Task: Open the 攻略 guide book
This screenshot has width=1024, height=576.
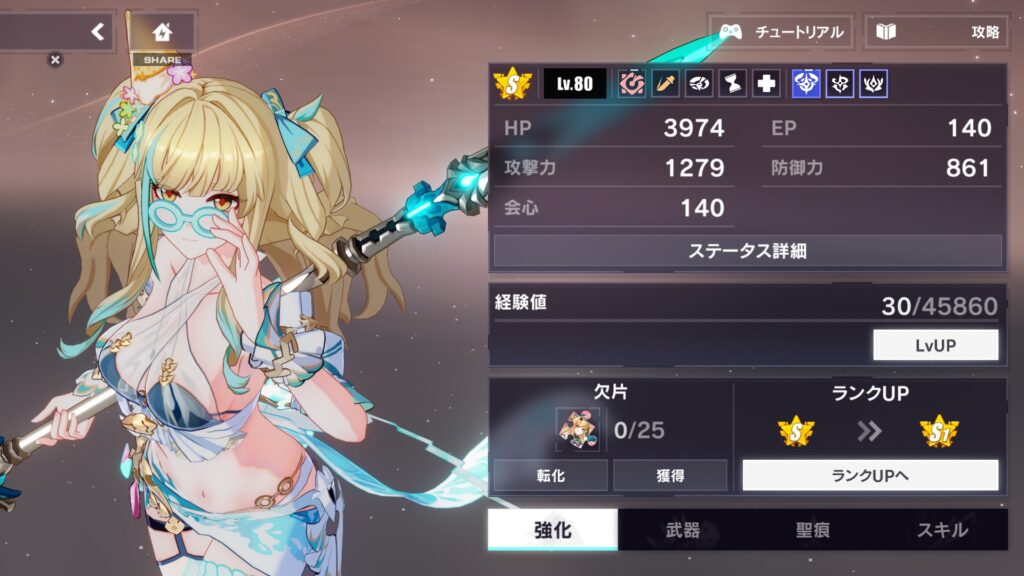Action: (936, 32)
